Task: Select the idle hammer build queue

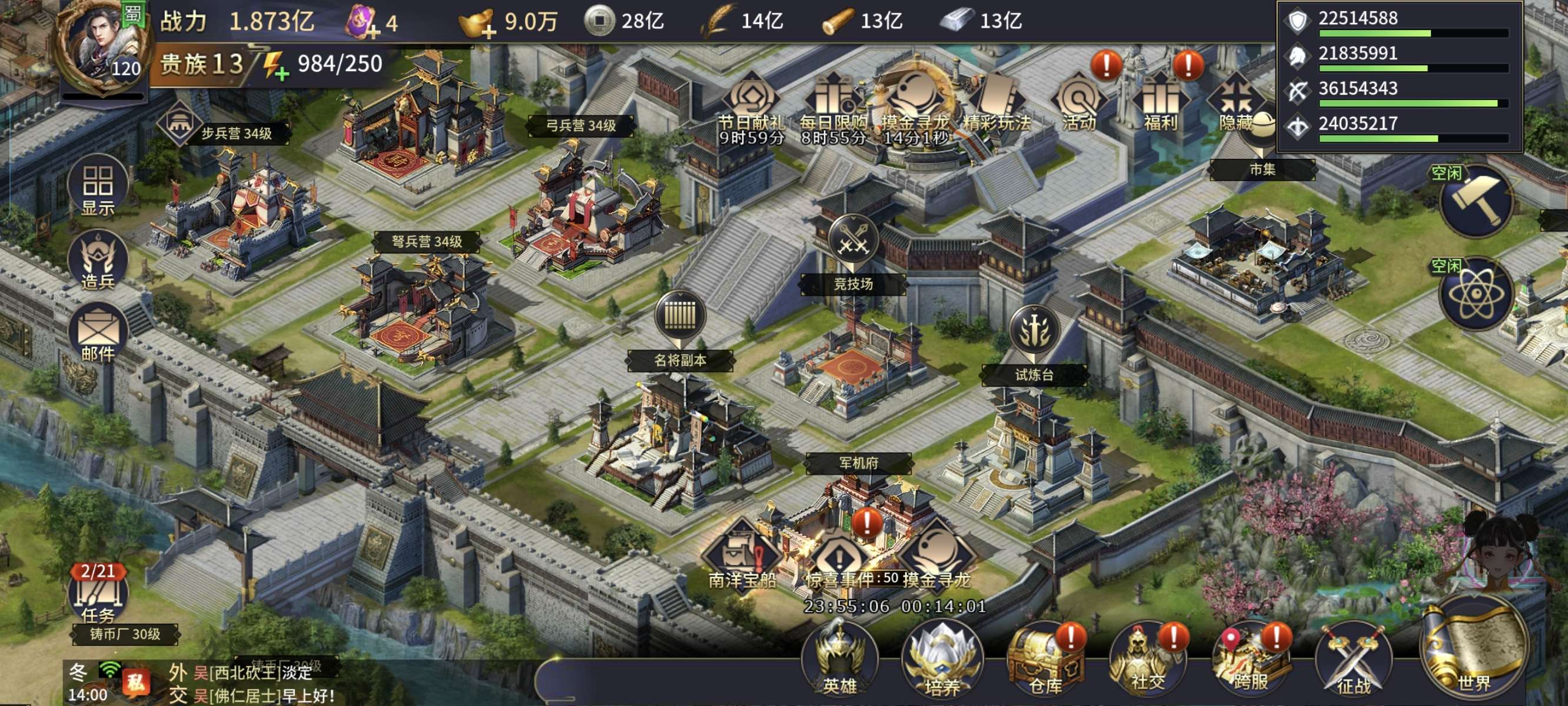Action: [1477, 201]
